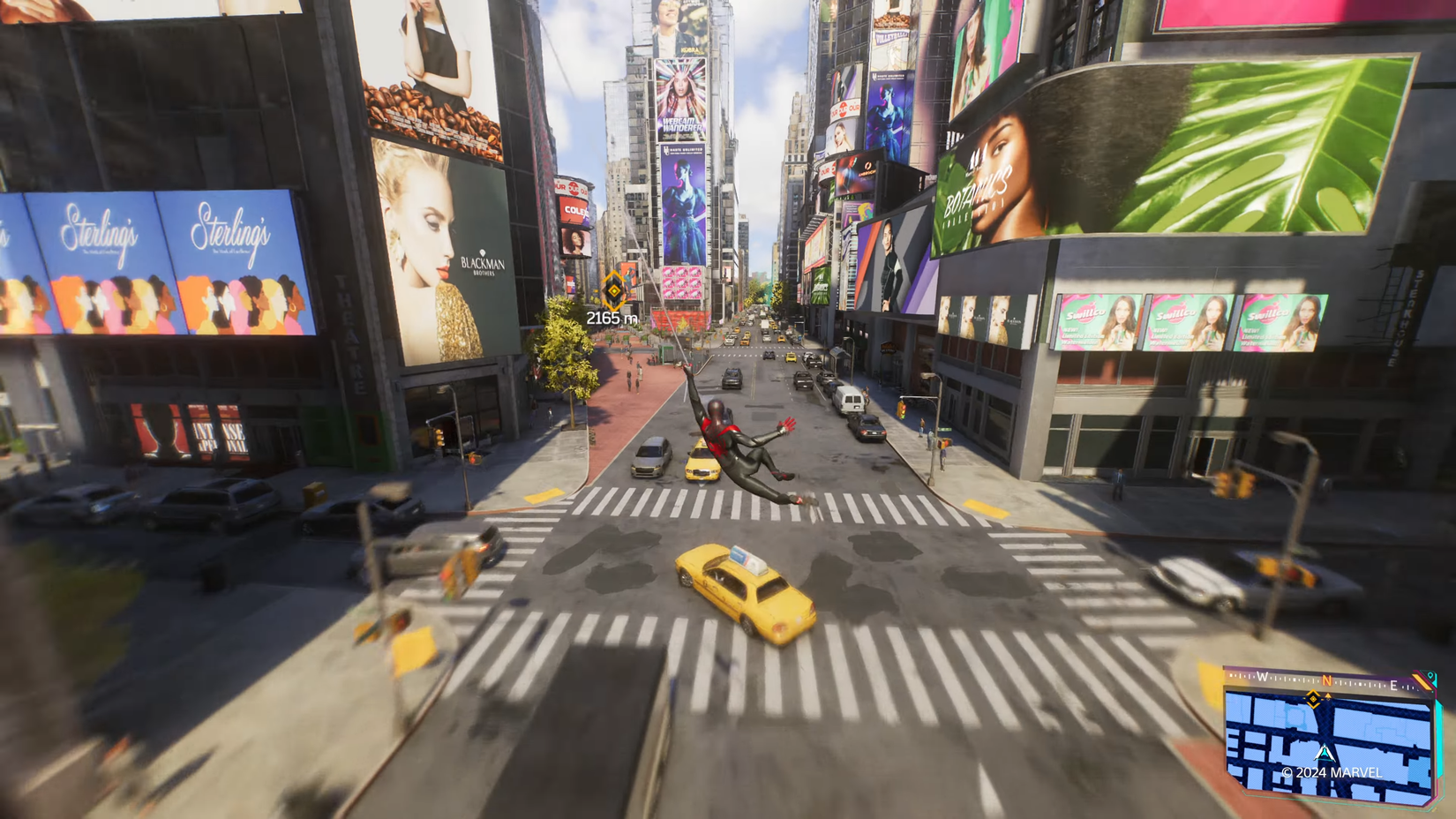Select the player arrow on the minimap
Viewport: 1456px width, 819px height.
click(1325, 754)
